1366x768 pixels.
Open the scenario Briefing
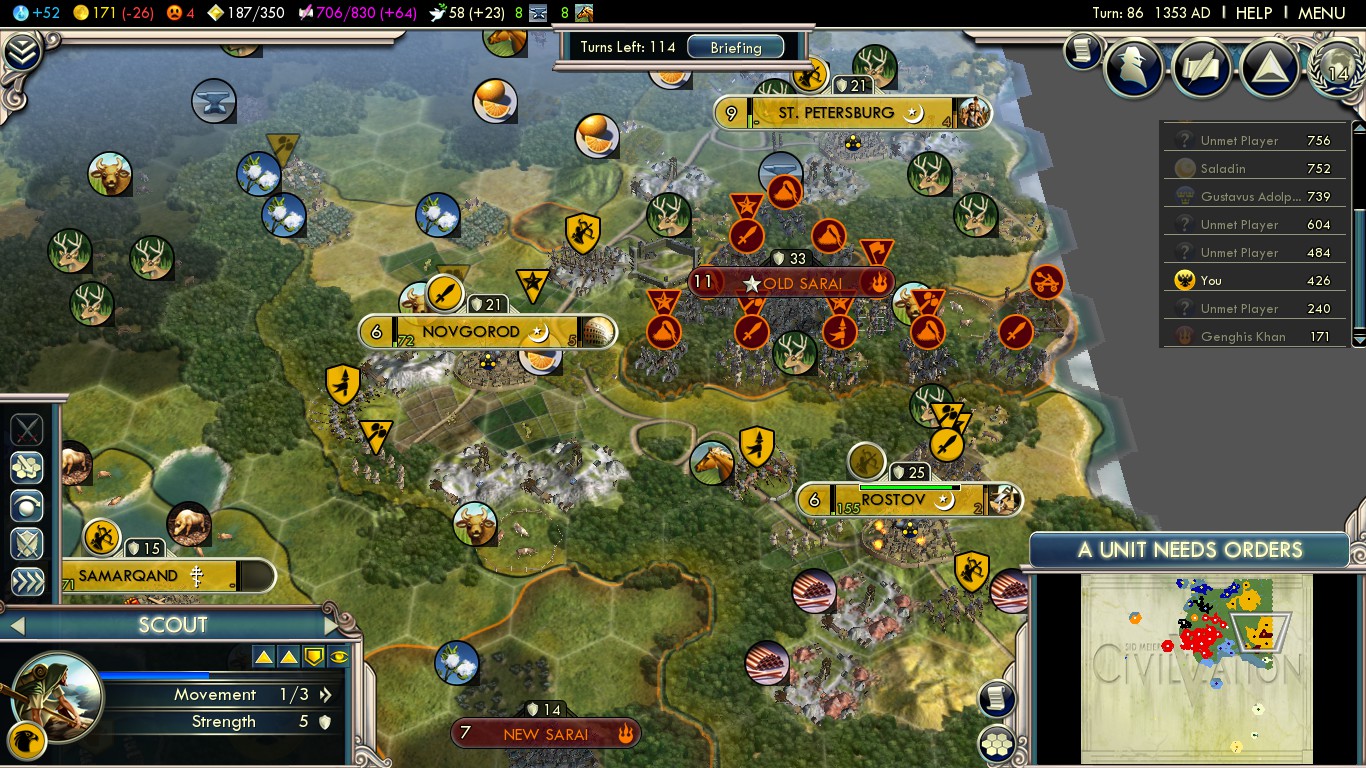coord(735,47)
